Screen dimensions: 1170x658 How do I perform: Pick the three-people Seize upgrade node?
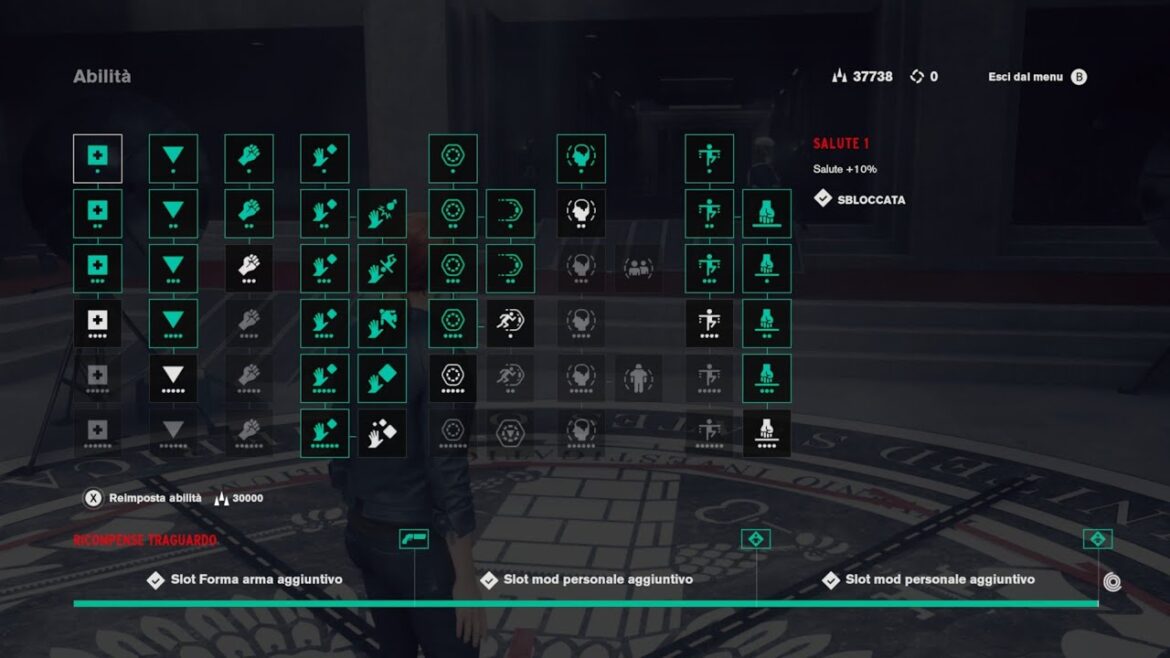click(x=638, y=268)
